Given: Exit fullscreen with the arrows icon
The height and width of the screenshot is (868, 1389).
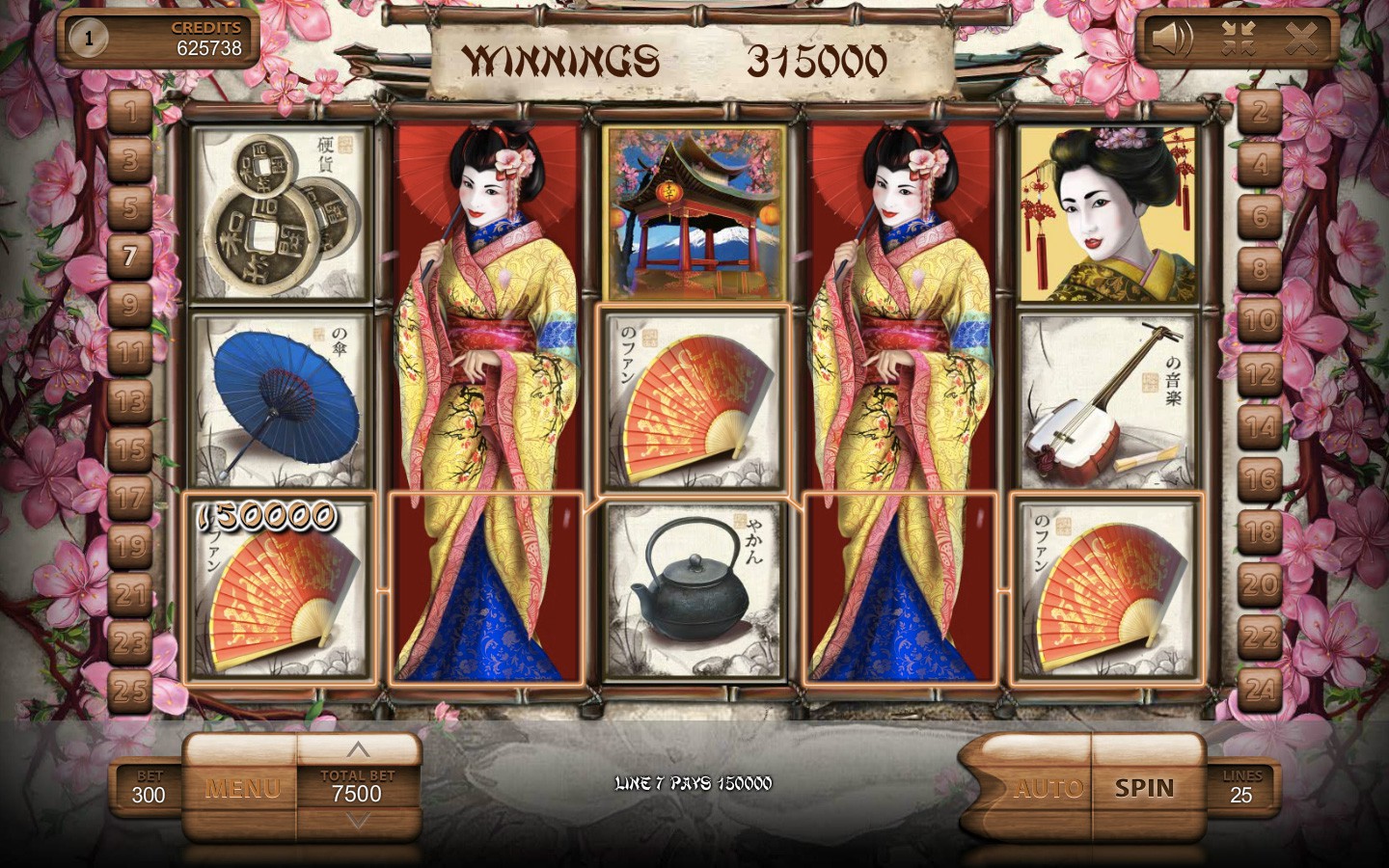Looking at the screenshot, I should pos(1238,39).
